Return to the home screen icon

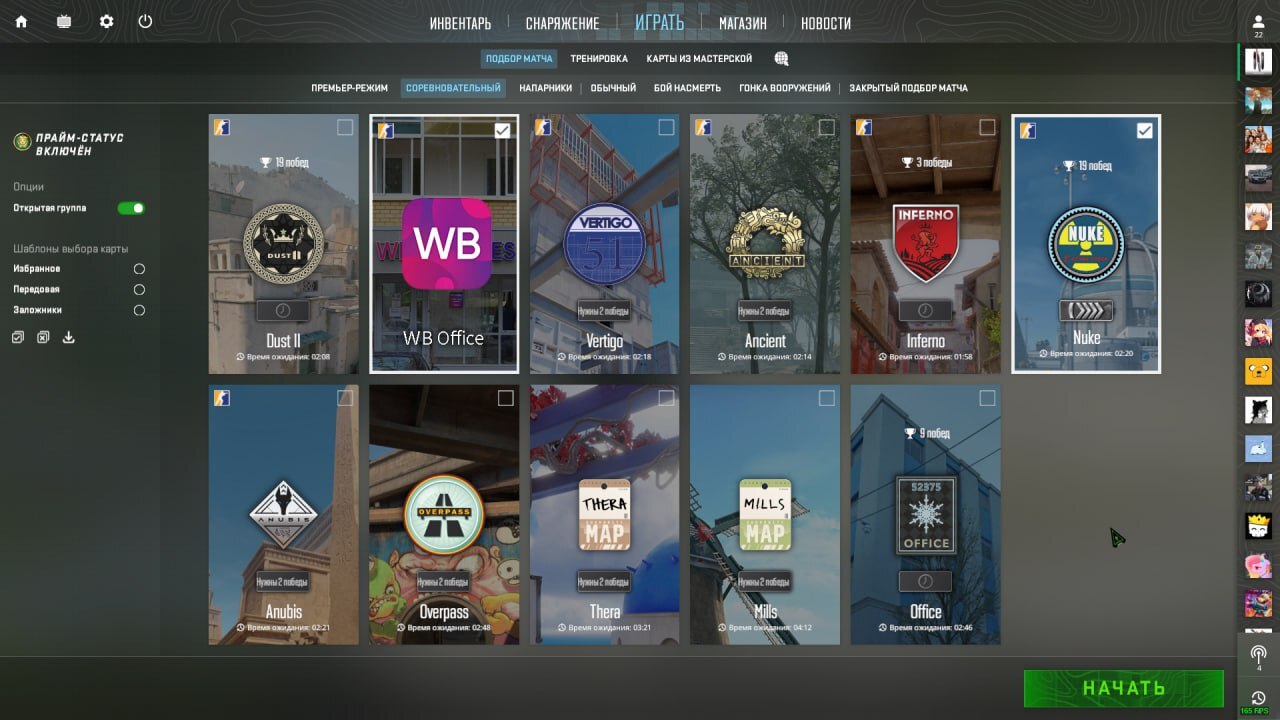pos(21,21)
